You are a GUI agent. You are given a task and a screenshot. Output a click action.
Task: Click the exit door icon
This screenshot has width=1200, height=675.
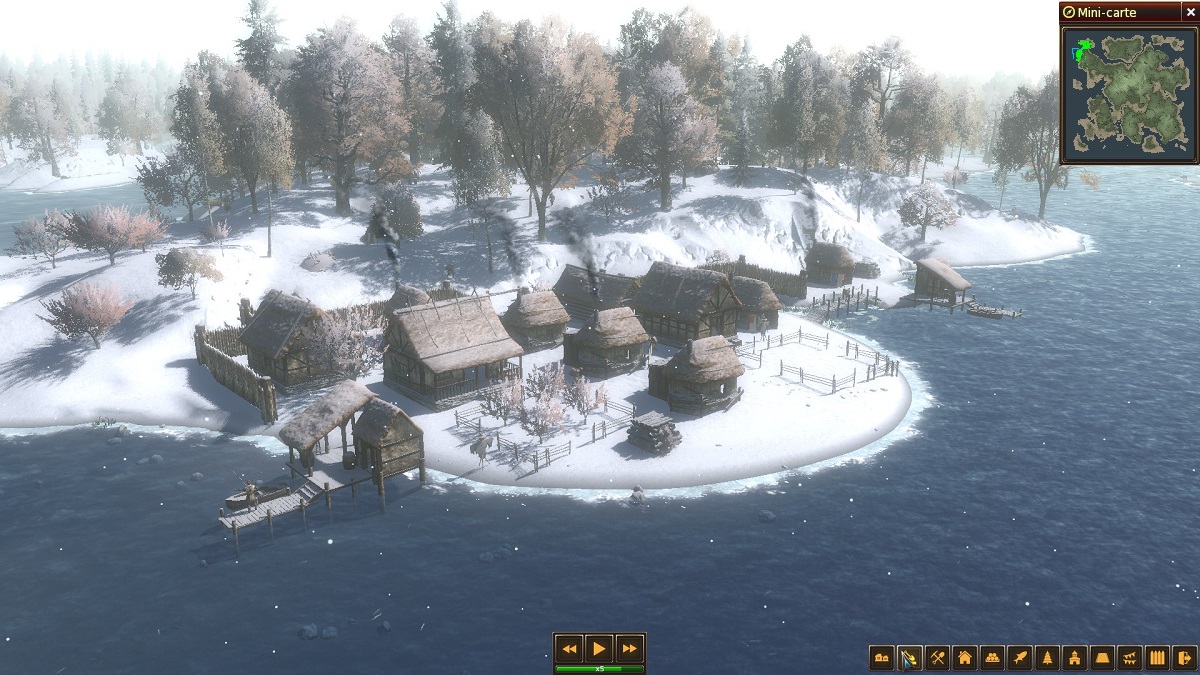[1185, 658]
